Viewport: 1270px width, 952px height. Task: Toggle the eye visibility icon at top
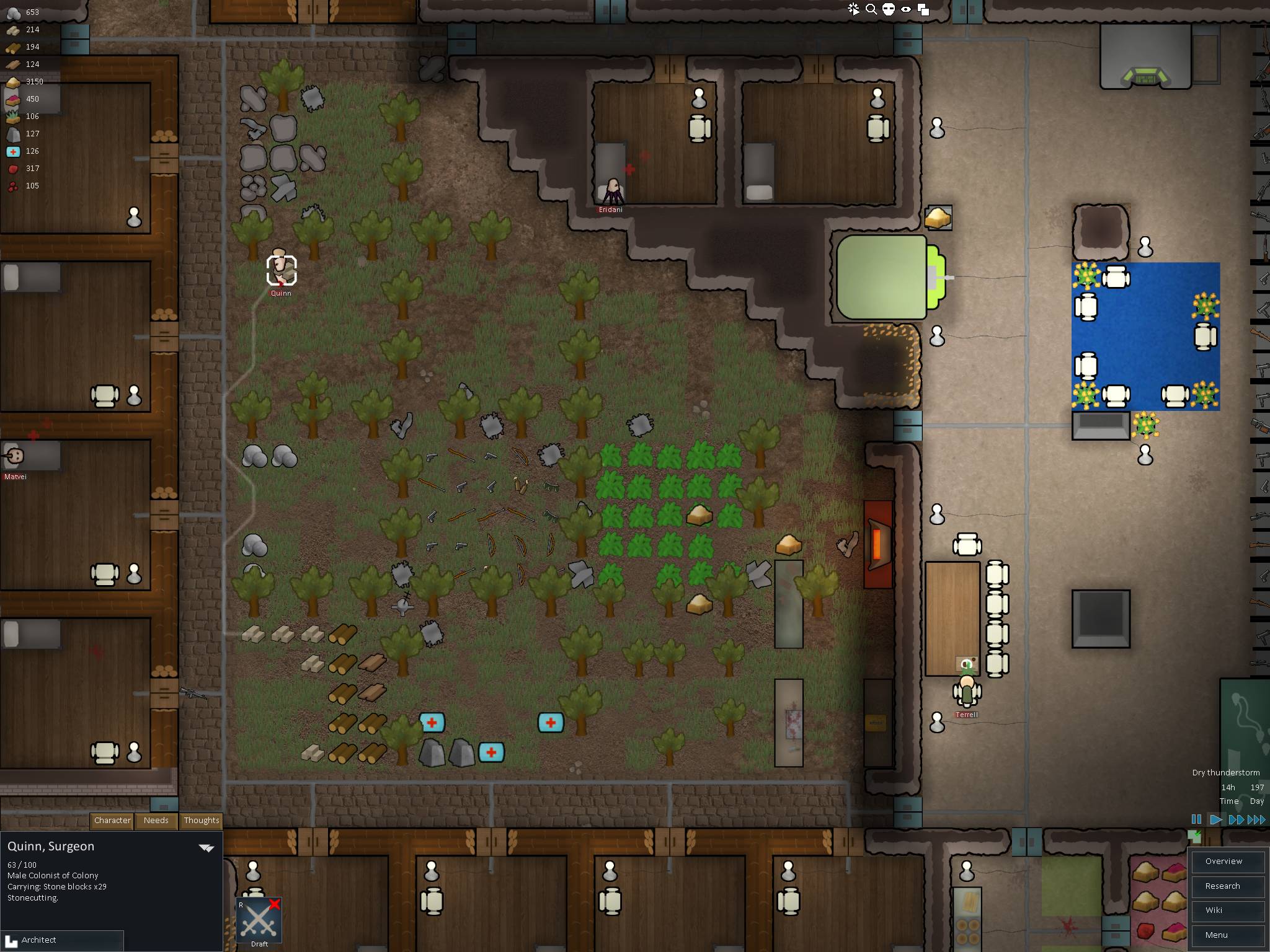pyautogui.click(x=906, y=9)
